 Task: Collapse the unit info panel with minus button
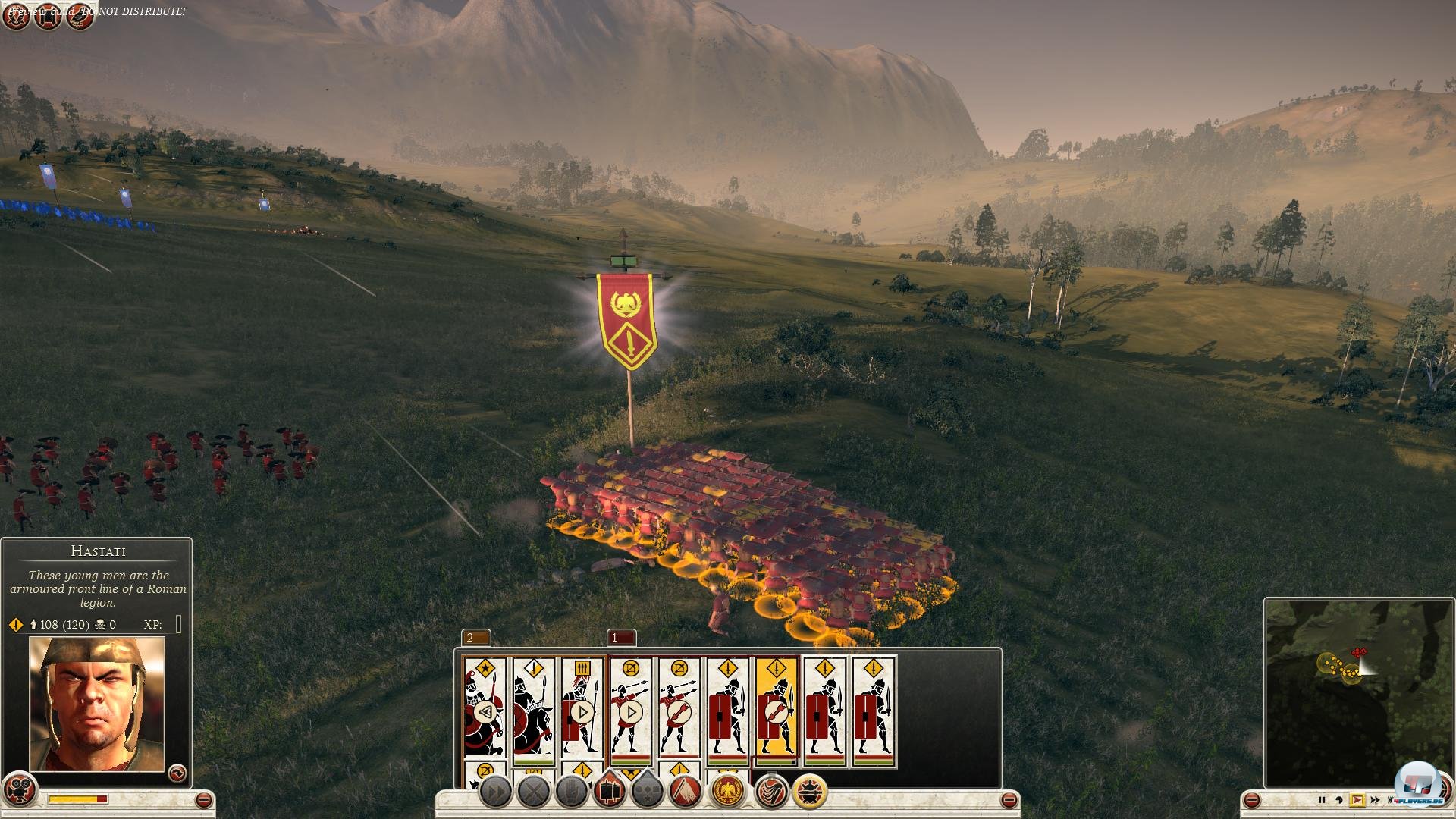pyautogui.click(x=203, y=800)
